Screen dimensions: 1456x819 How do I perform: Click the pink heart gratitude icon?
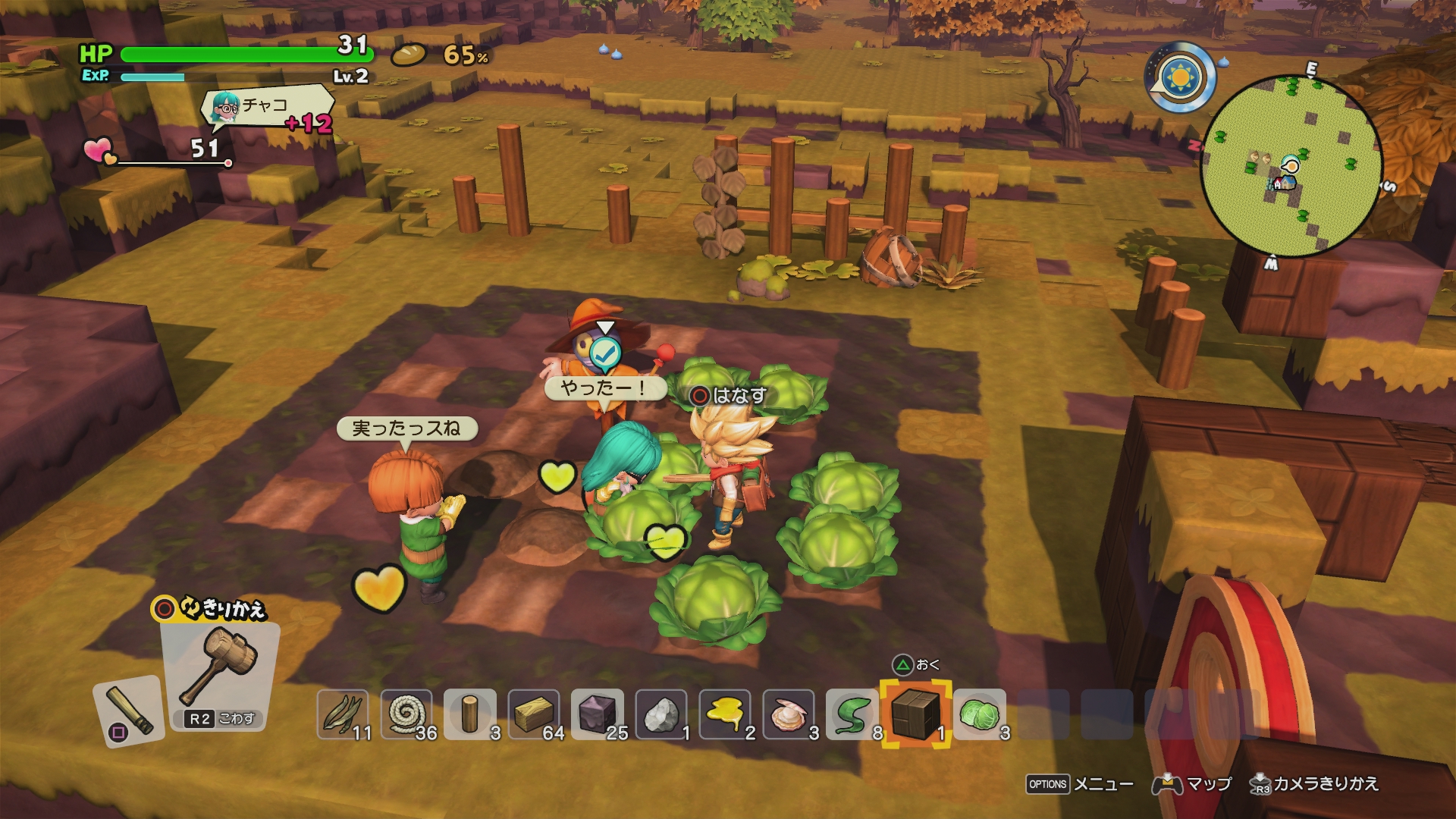pyautogui.click(x=99, y=150)
